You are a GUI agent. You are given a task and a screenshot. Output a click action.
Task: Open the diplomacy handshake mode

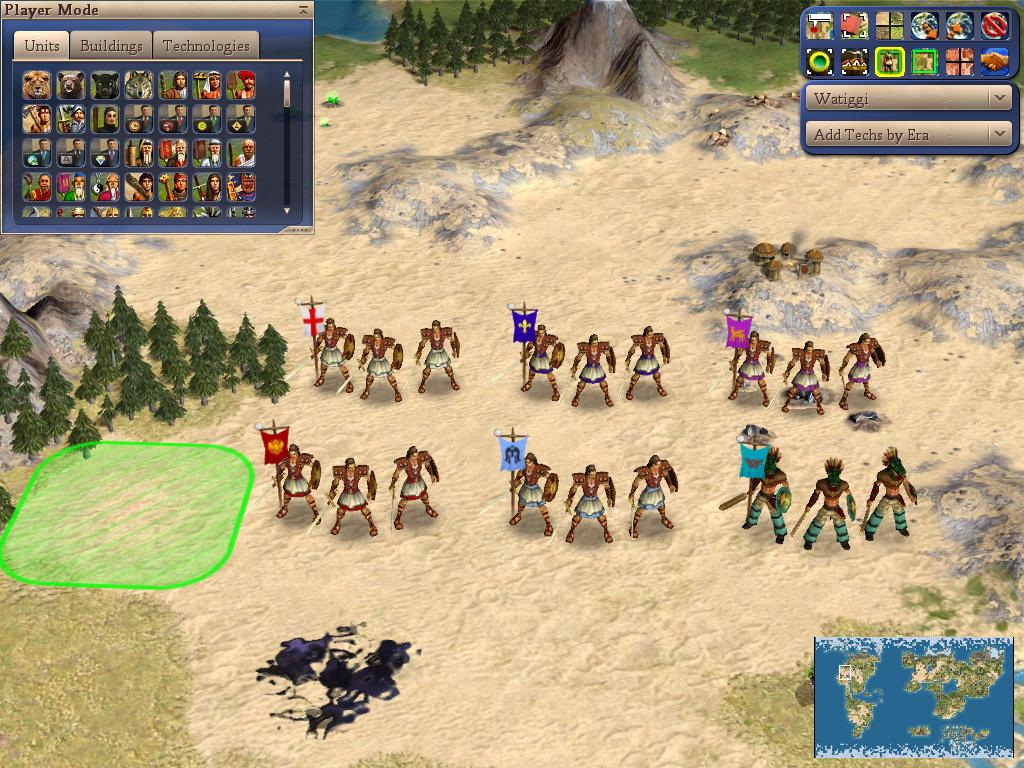pyautogui.click(x=993, y=62)
